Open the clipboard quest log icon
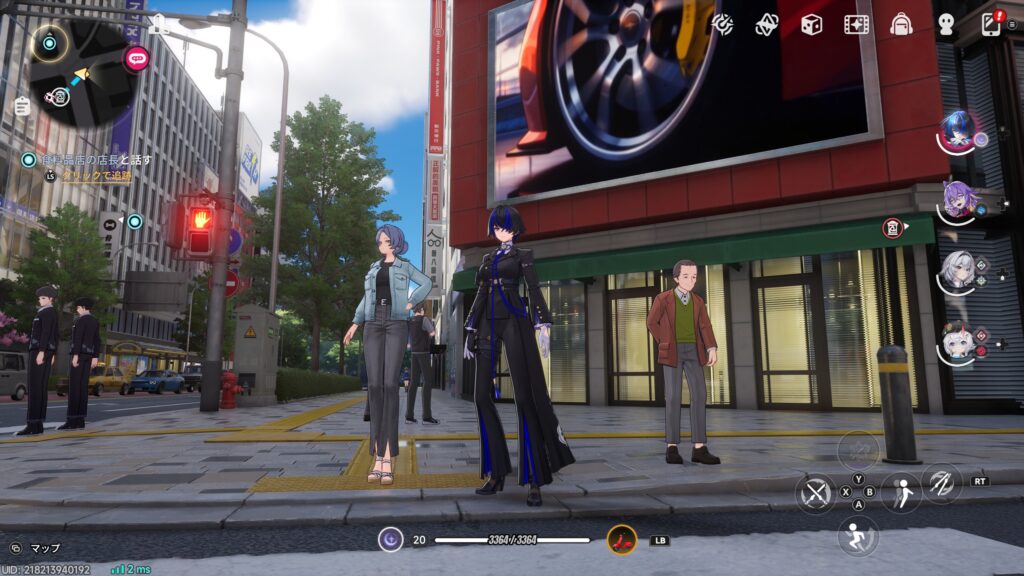This screenshot has height=576, width=1024. coord(22,106)
